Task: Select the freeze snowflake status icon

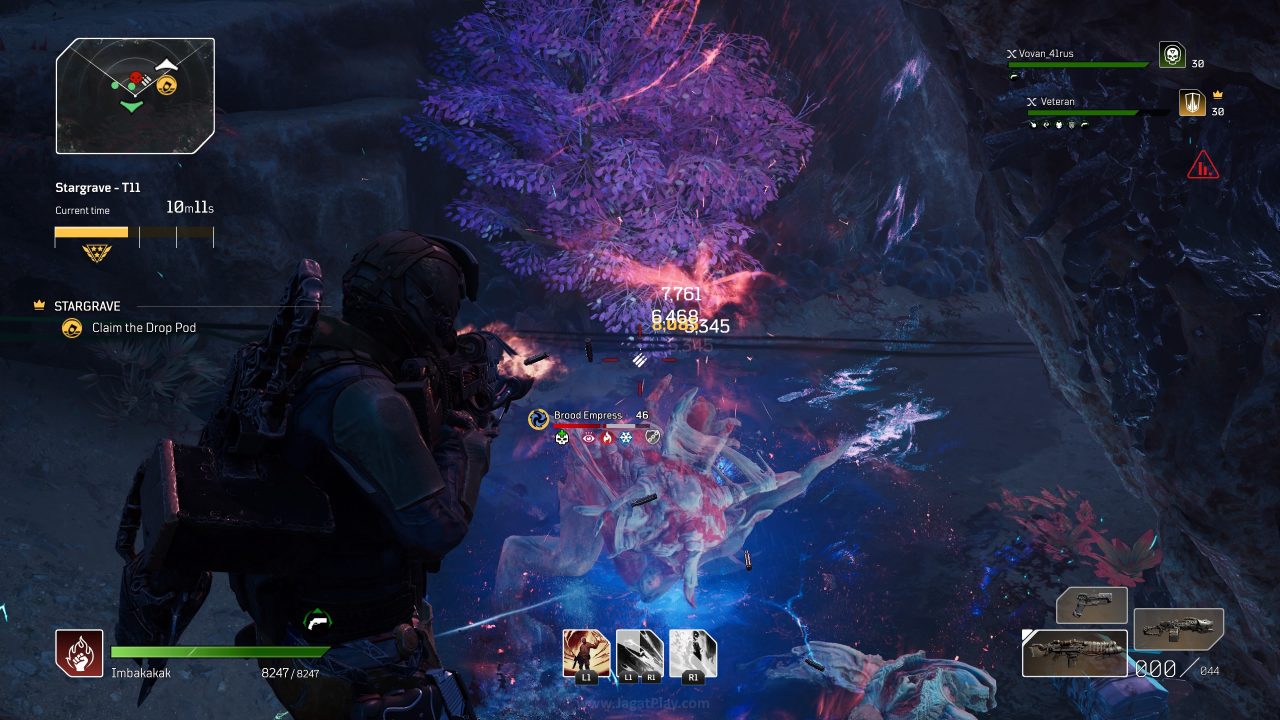Action: tap(625, 438)
